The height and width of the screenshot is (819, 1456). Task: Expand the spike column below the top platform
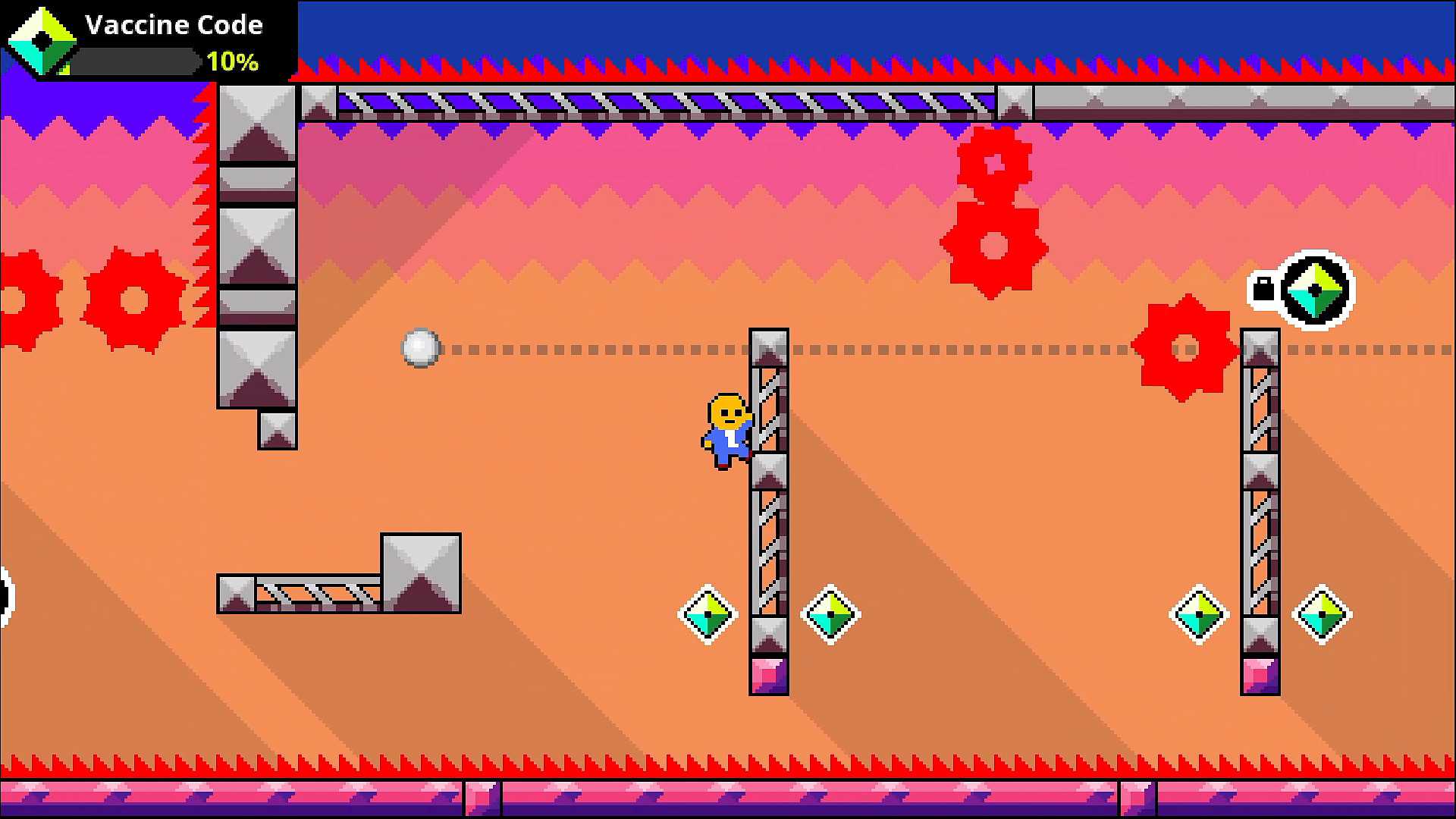tap(258, 250)
